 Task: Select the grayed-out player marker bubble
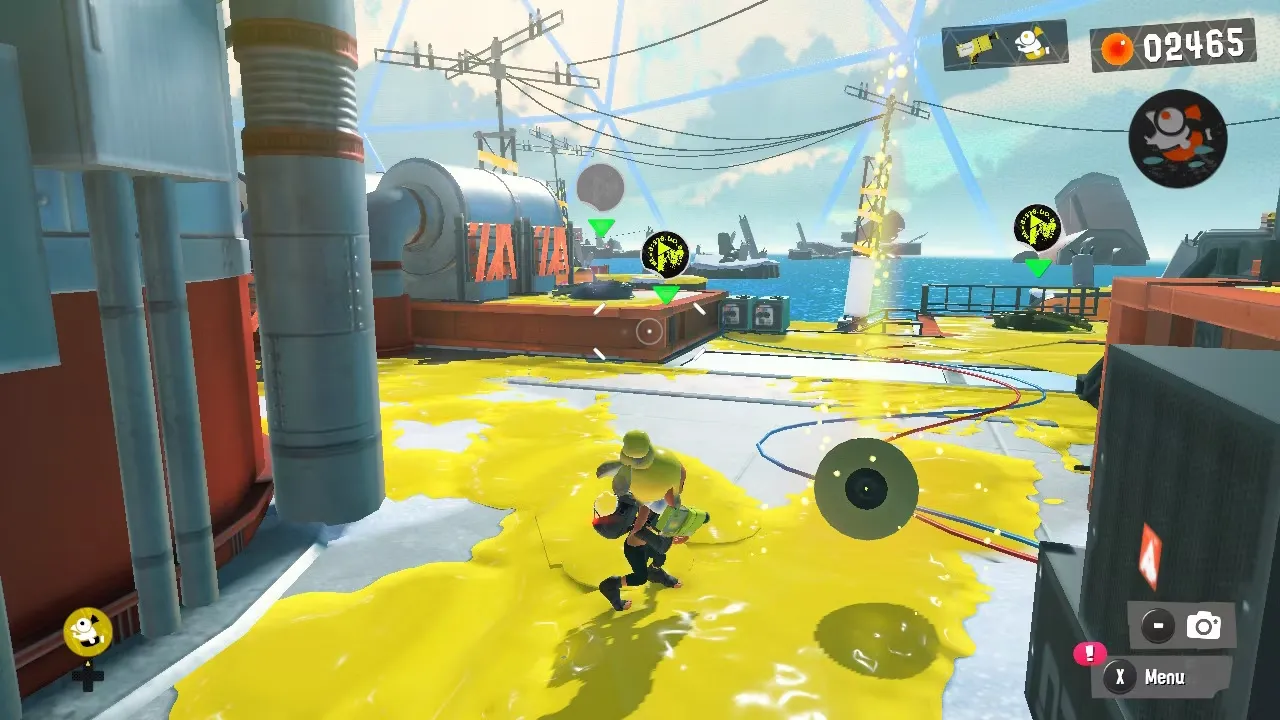coord(600,187)
